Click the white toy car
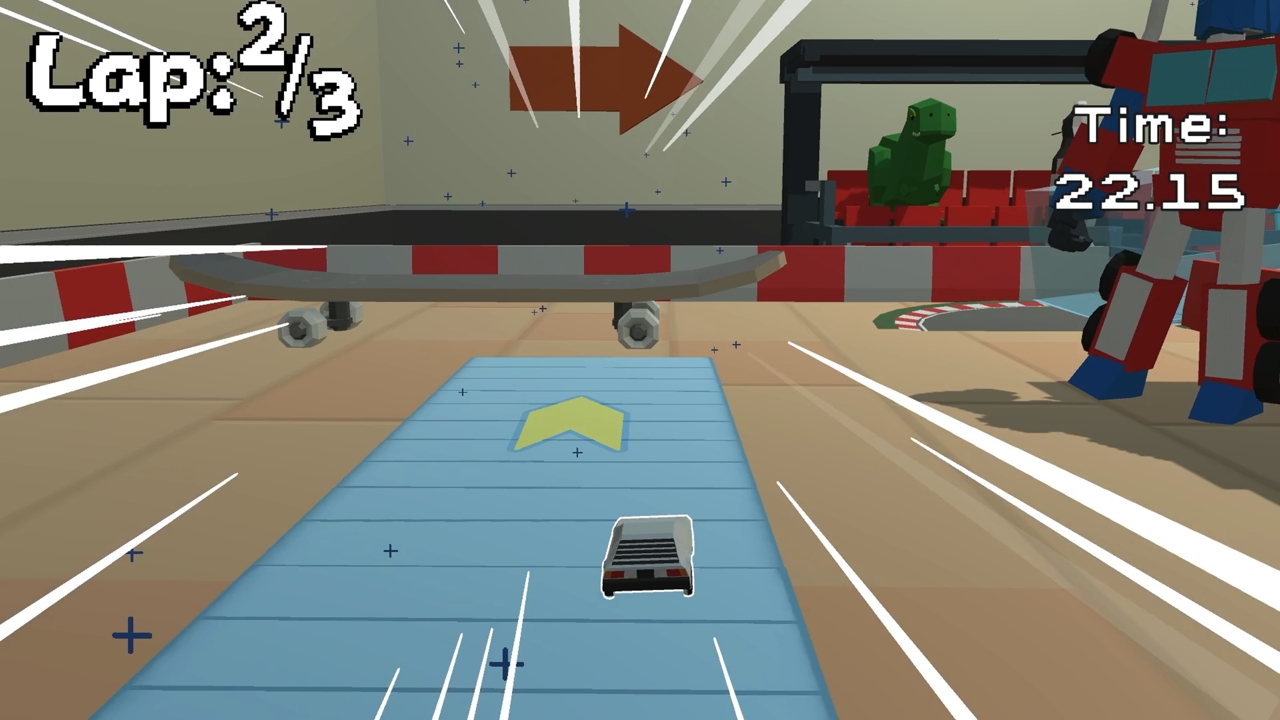Image resolution: width=1280 pixels, height=720 pixels. (x=648, y=558)
